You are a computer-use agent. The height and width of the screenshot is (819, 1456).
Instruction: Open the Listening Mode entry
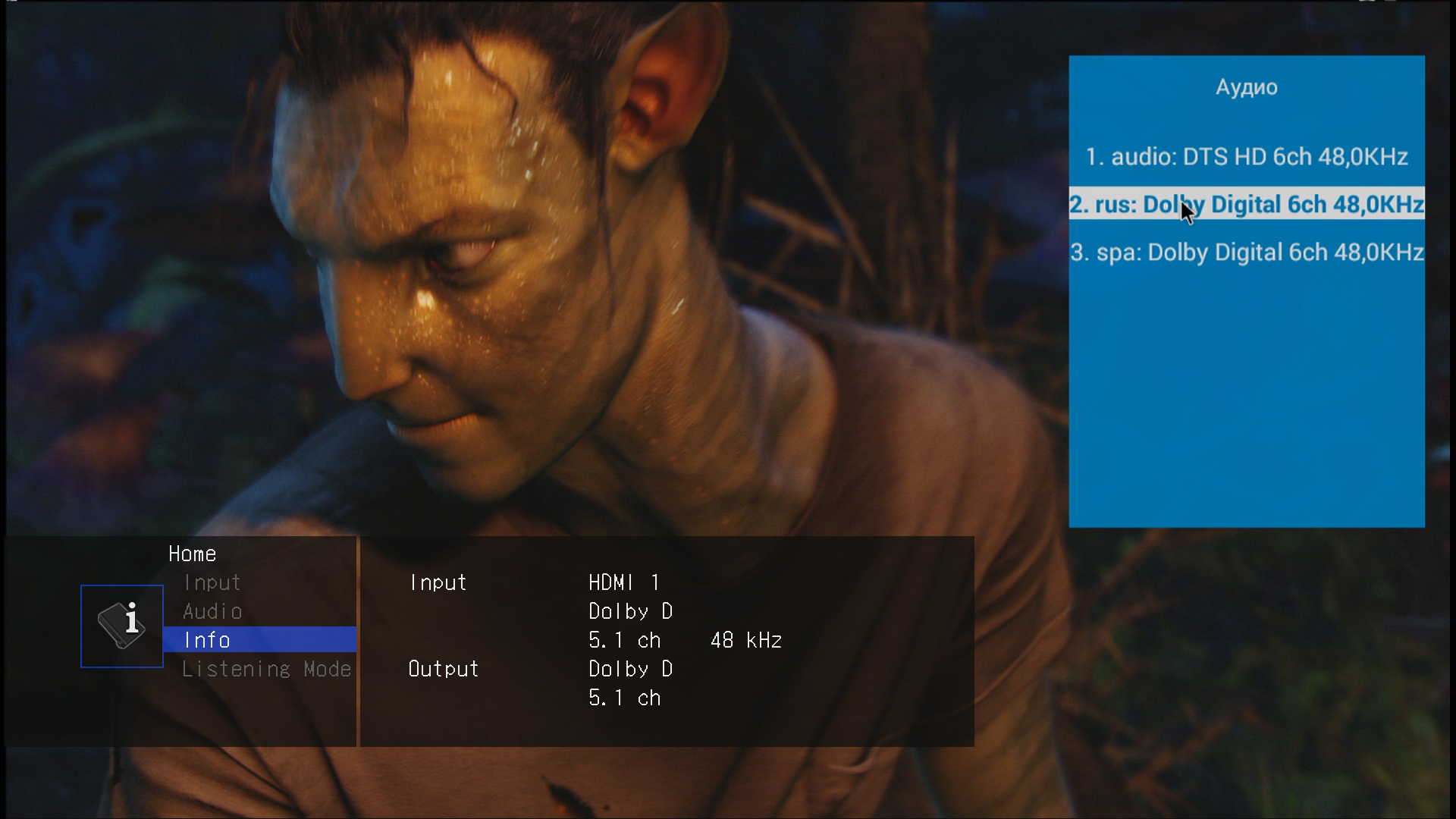[x=266, y=669]
